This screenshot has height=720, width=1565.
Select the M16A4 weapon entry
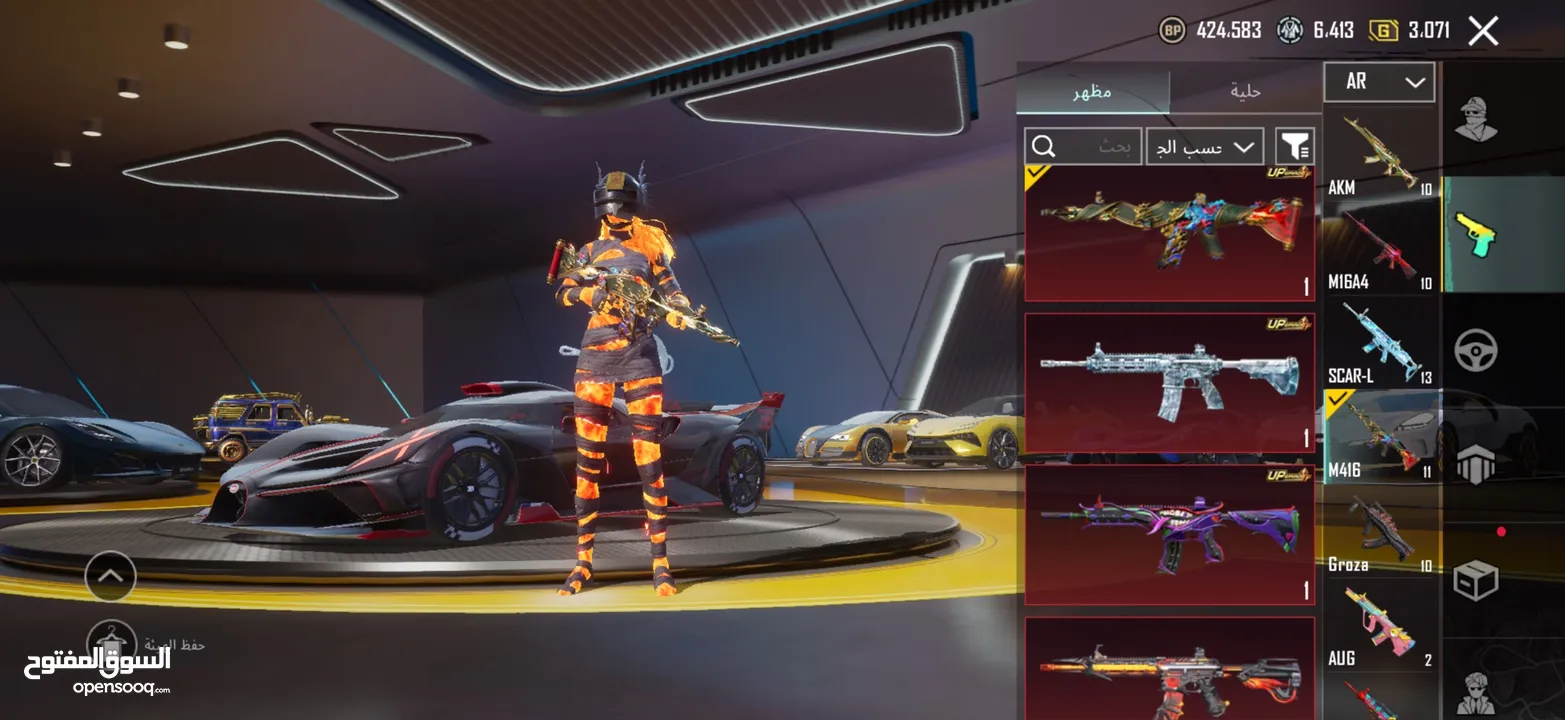tap(1380, 249)
